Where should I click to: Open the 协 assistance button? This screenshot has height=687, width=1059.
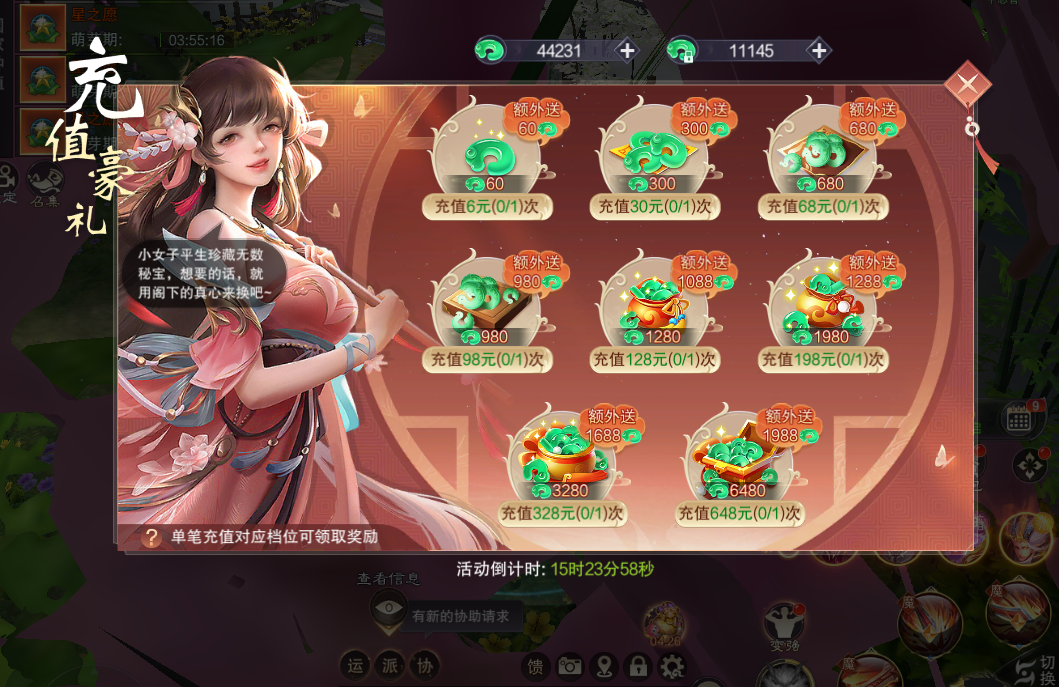coord(425,666)
